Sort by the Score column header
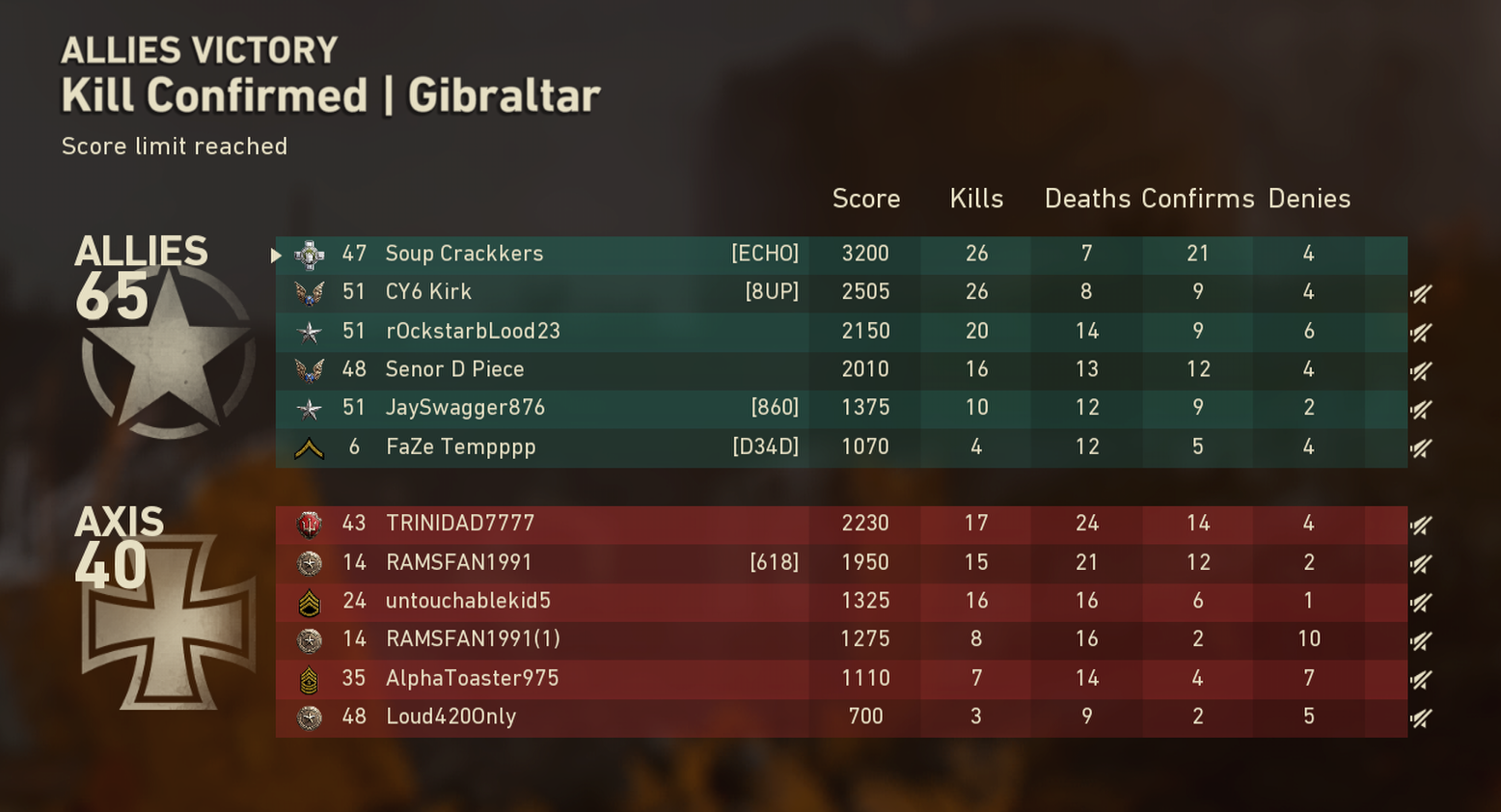Viewport: 1501px width, 812px height. (x=865, y=199)
